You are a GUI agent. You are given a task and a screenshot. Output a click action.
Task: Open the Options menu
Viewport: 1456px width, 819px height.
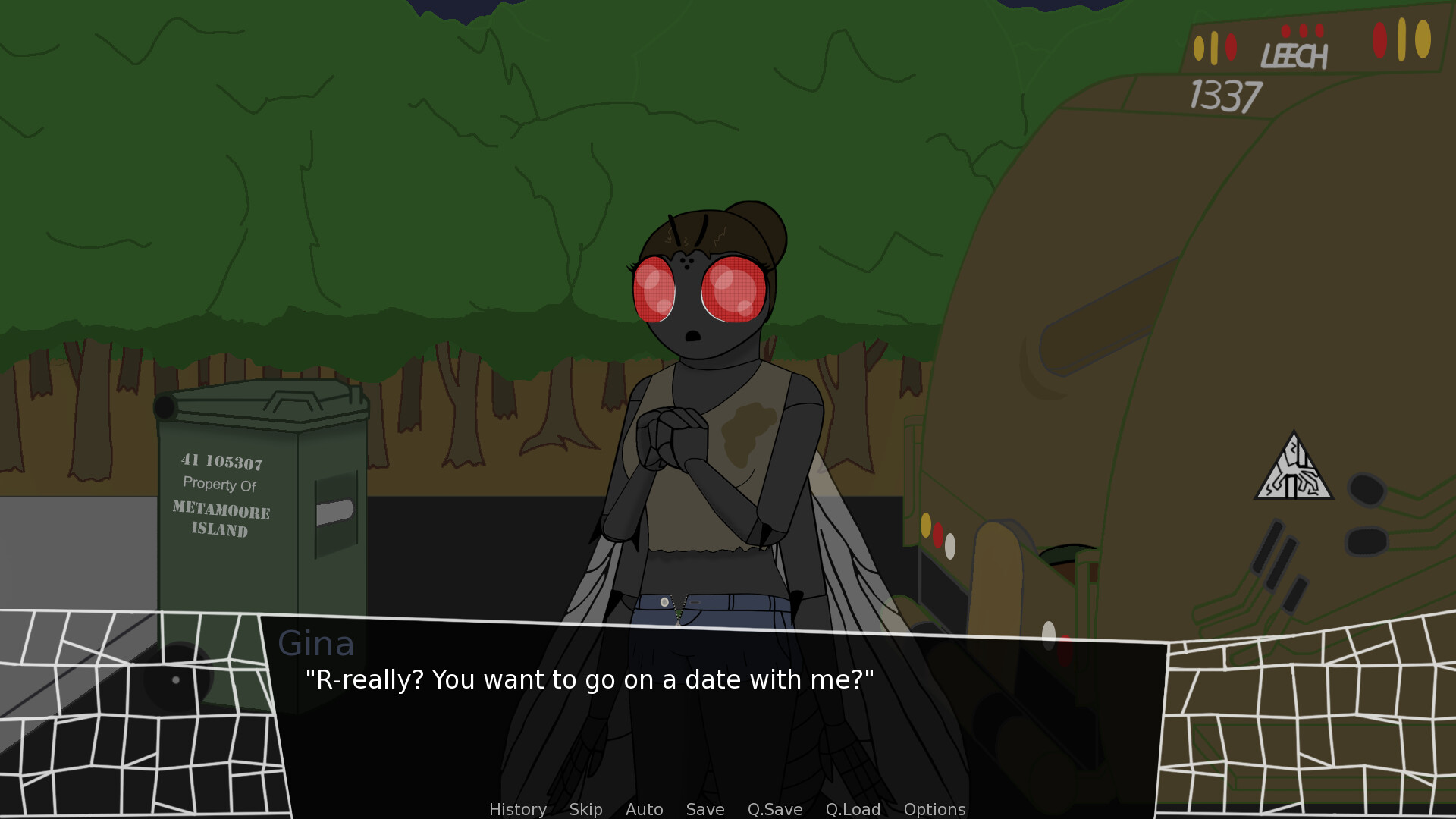[934, 809]
